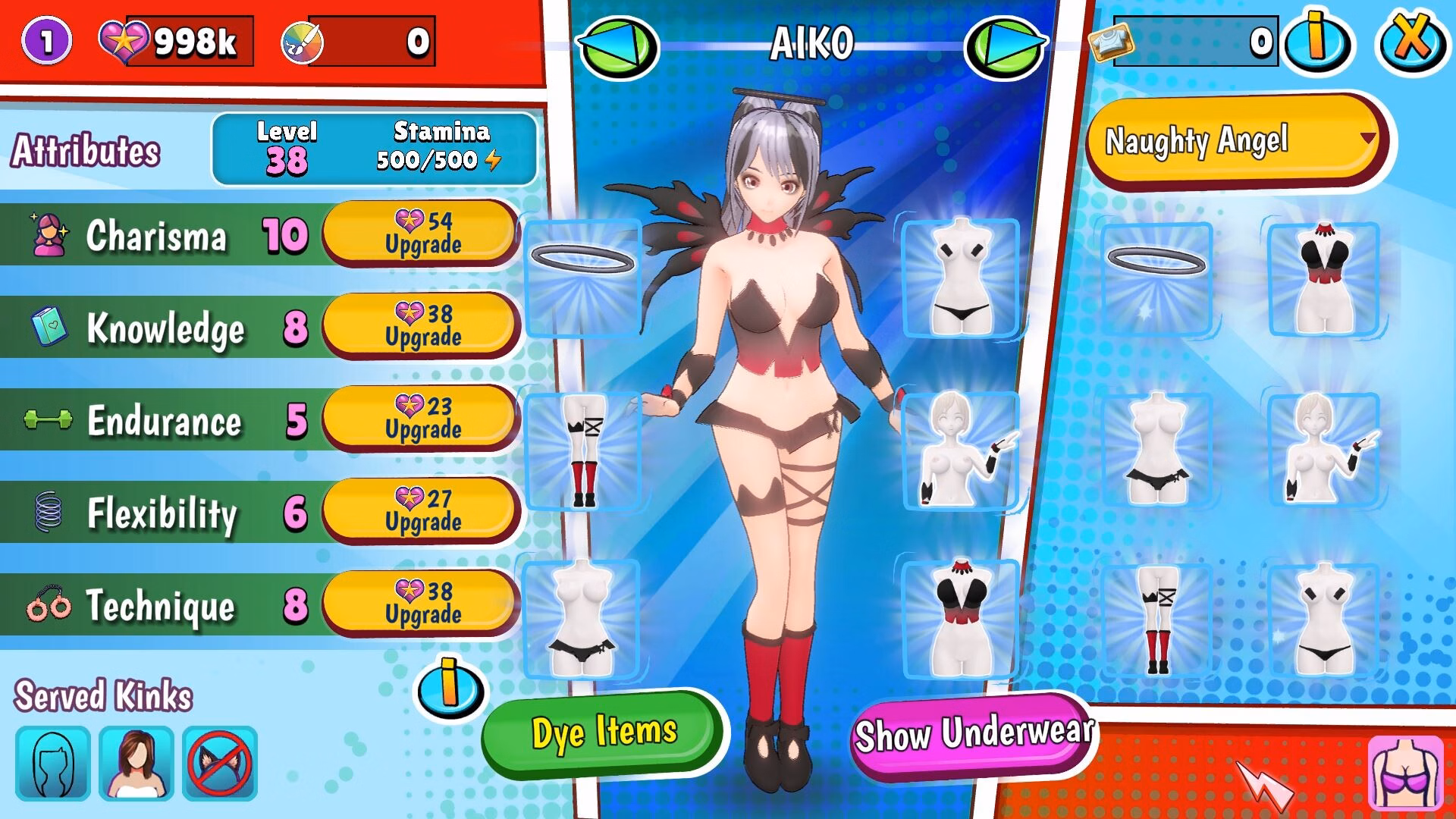Toggle the Show Underwear button

[x=974, y=734]
